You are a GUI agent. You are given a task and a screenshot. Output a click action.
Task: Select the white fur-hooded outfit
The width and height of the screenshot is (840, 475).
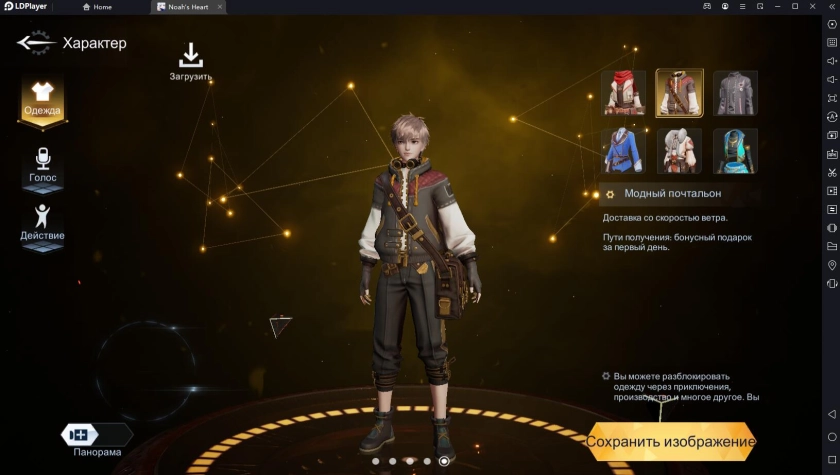point(679,151)
